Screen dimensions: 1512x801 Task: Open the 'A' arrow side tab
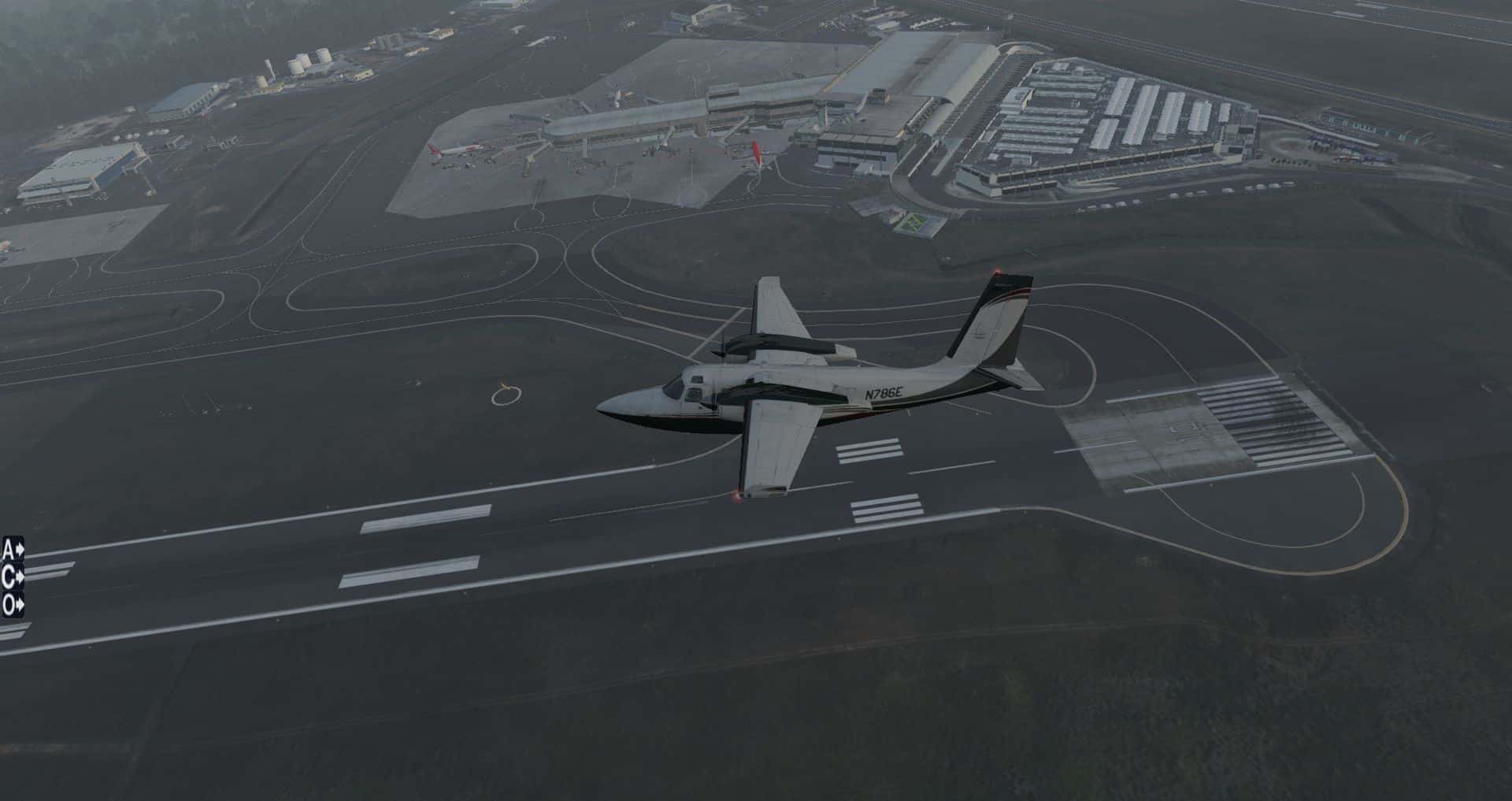[x=13, y=548]
